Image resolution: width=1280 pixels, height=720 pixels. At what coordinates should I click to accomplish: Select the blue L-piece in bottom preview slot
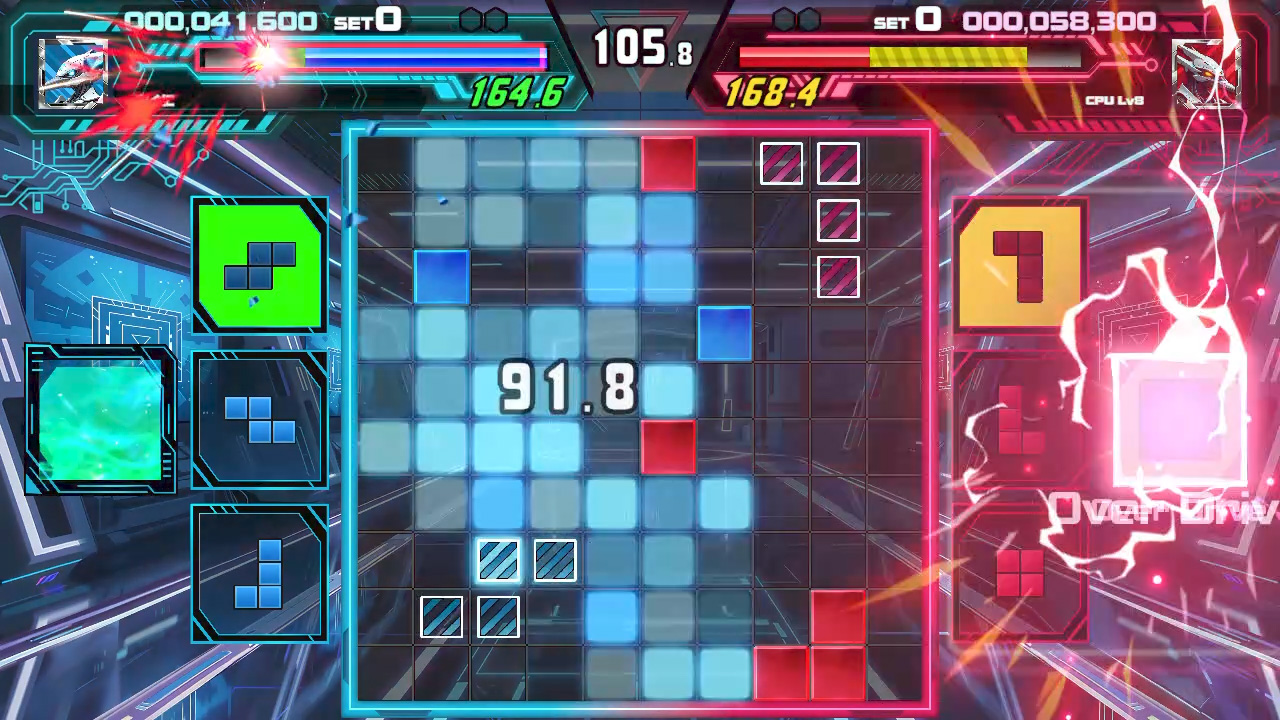[x=259, y=575]
